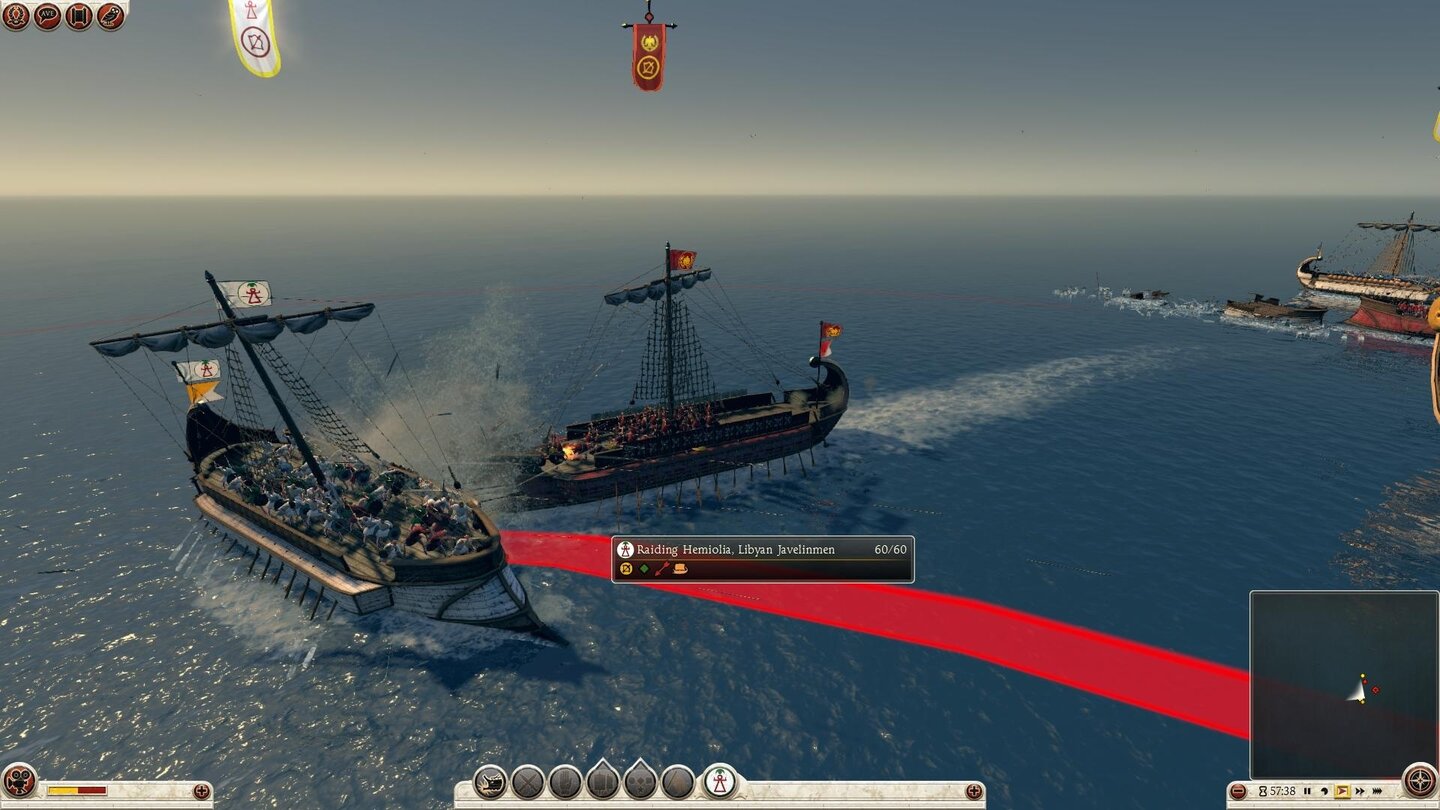Click the crossed swords melee button
The image size is (1440, 810).
click(x=528, y=781)
